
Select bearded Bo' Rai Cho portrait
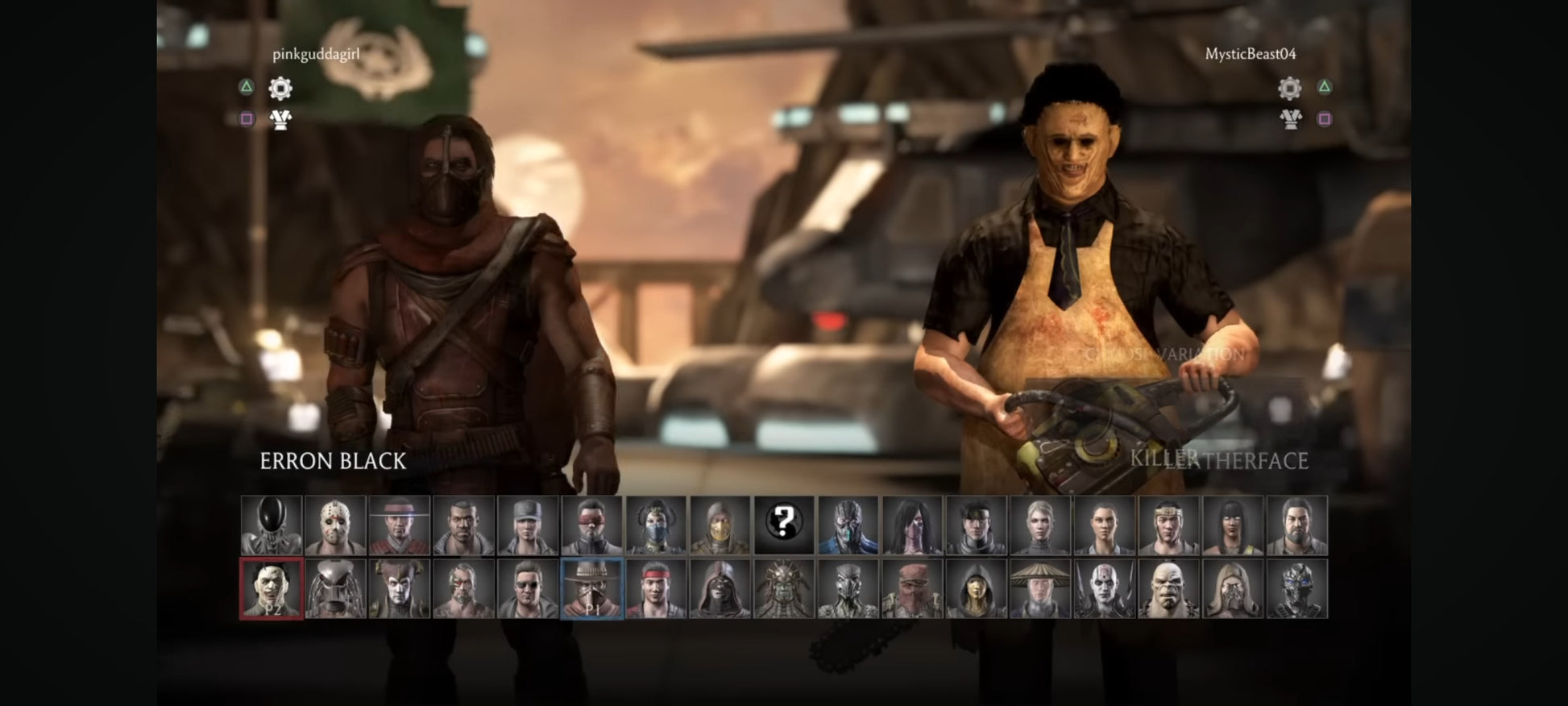[x=1296, y=525]
